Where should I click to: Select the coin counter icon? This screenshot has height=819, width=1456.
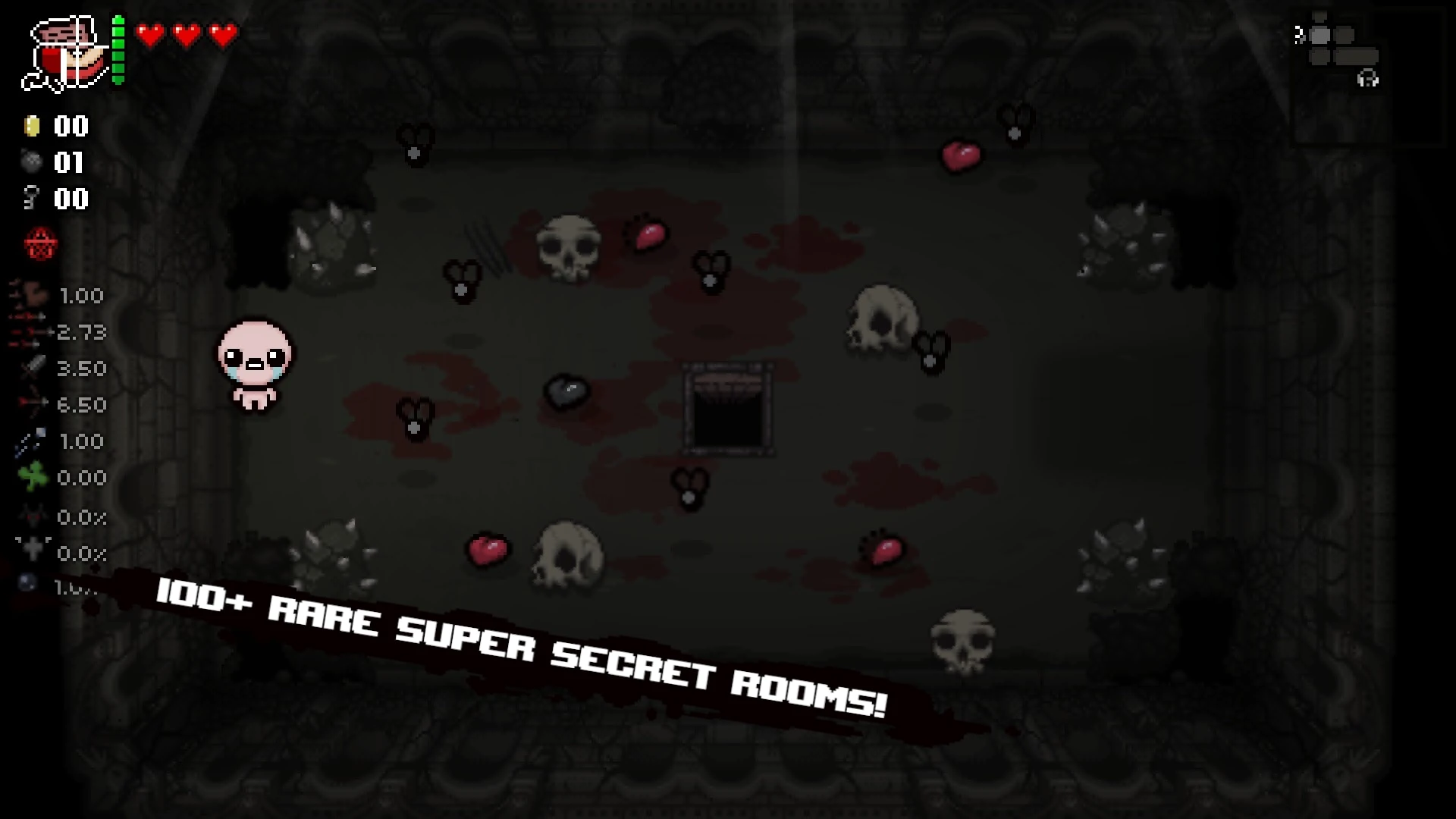tap(32, 127)
